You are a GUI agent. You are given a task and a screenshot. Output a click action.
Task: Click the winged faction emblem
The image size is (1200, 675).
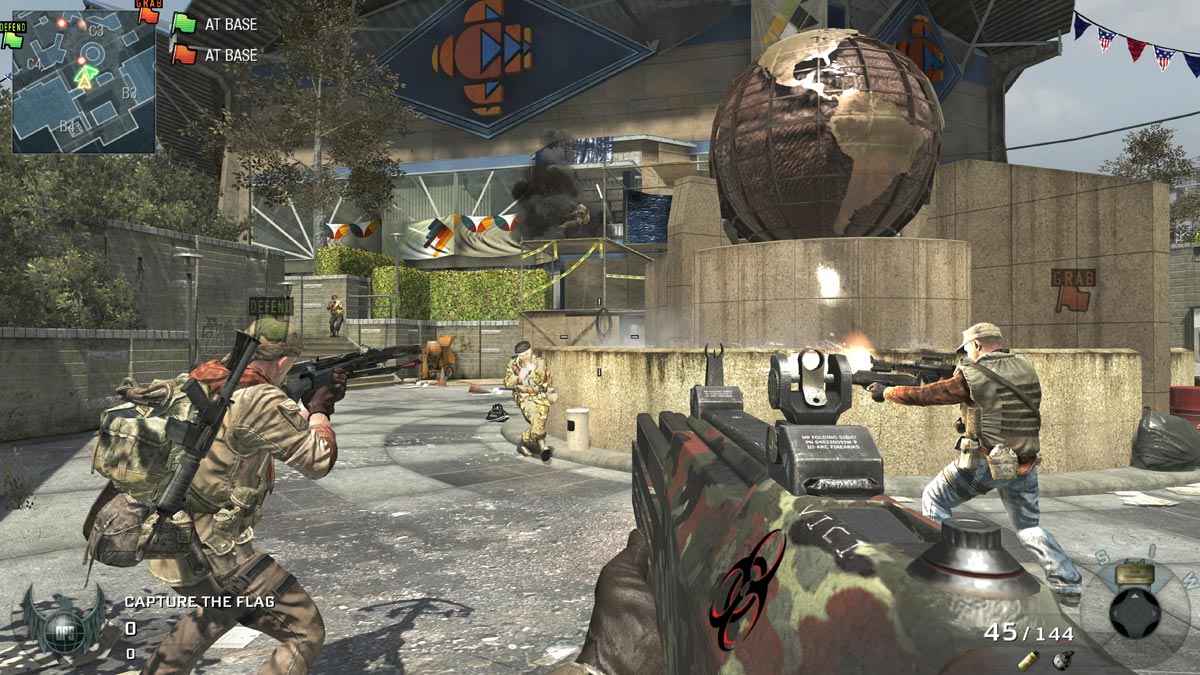[x=66, y=621]
